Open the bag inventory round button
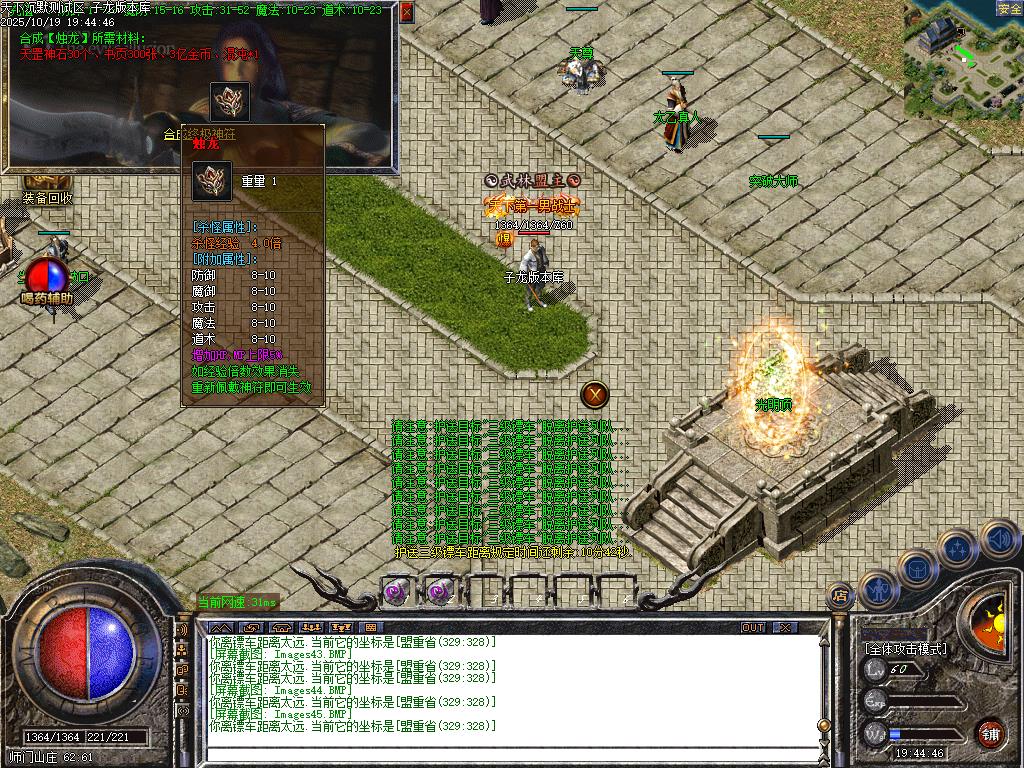This screenshot has height=768, width=1024. [x=917, y=567]
